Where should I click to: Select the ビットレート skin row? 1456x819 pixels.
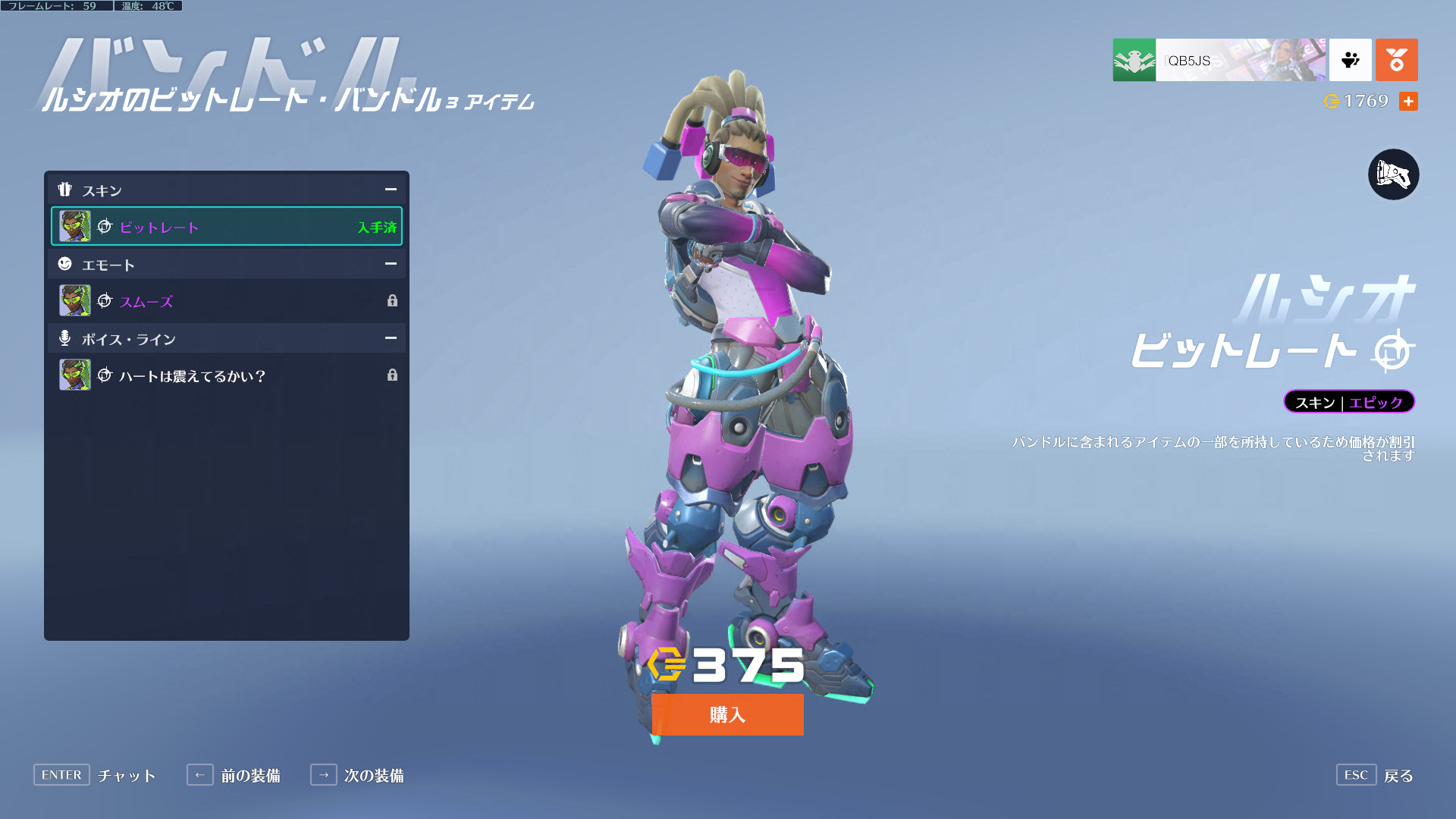(227, 227)
